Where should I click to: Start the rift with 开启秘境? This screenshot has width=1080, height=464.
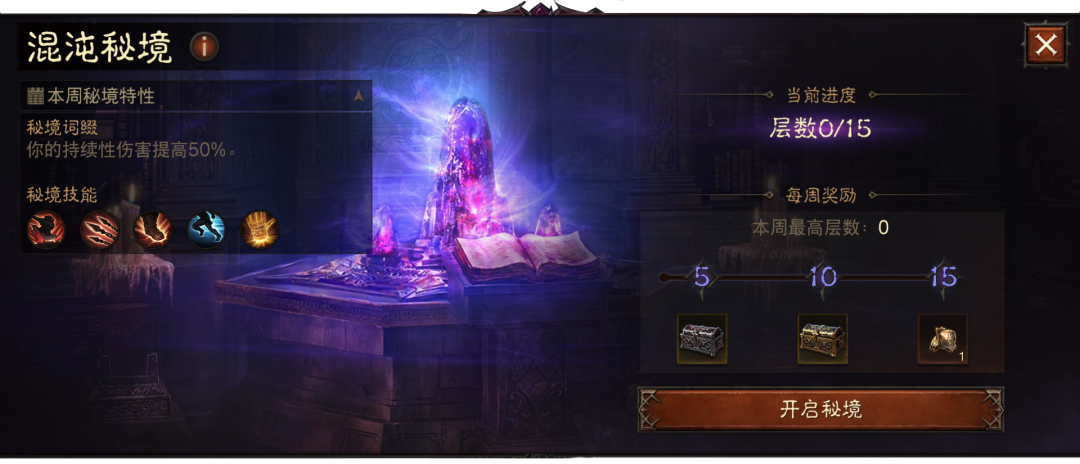821,409
